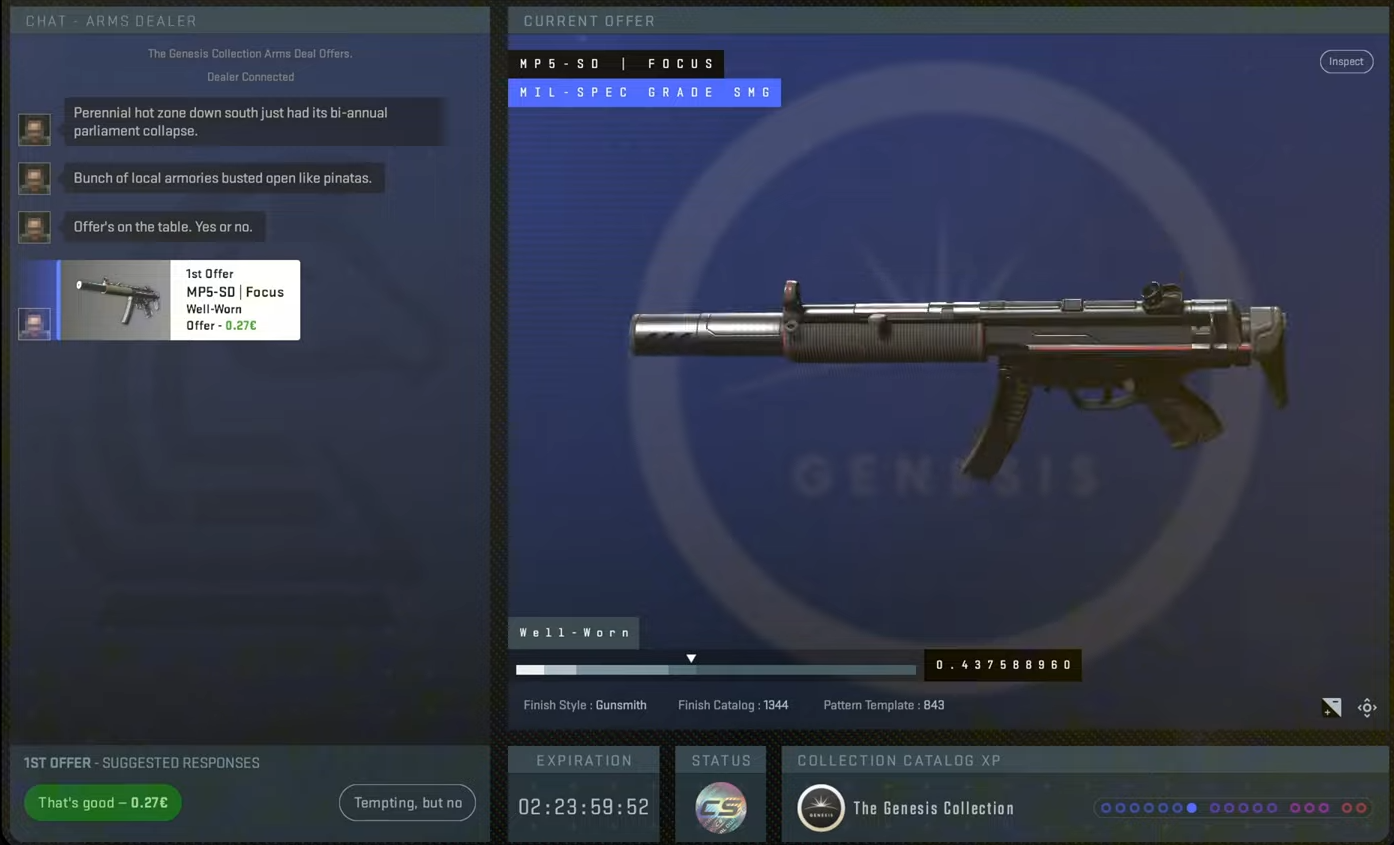Image resolution: width=1394 pixels, height=845 pixels.
Task: Decline the offer with Tempting, but no
Action: coord(407,802)
